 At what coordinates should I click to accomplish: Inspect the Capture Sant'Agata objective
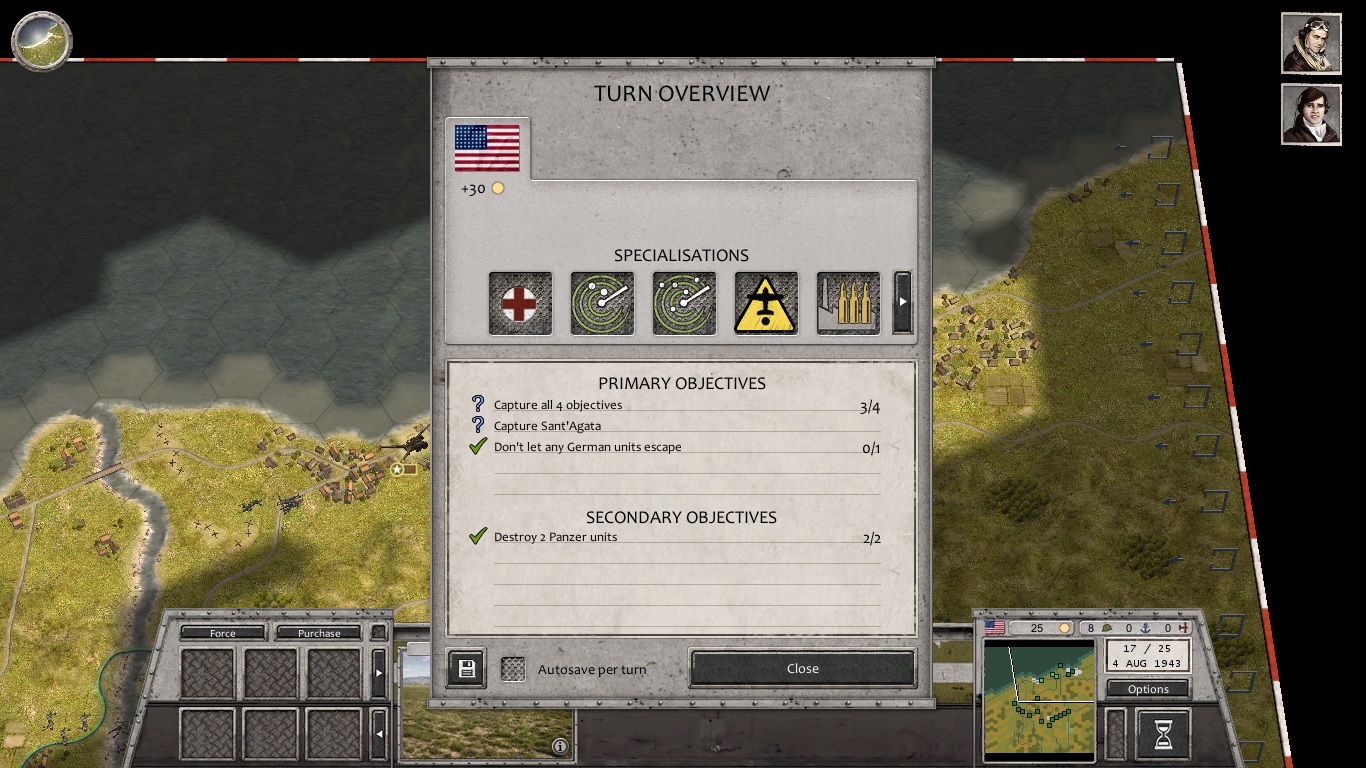click(547, 426)
